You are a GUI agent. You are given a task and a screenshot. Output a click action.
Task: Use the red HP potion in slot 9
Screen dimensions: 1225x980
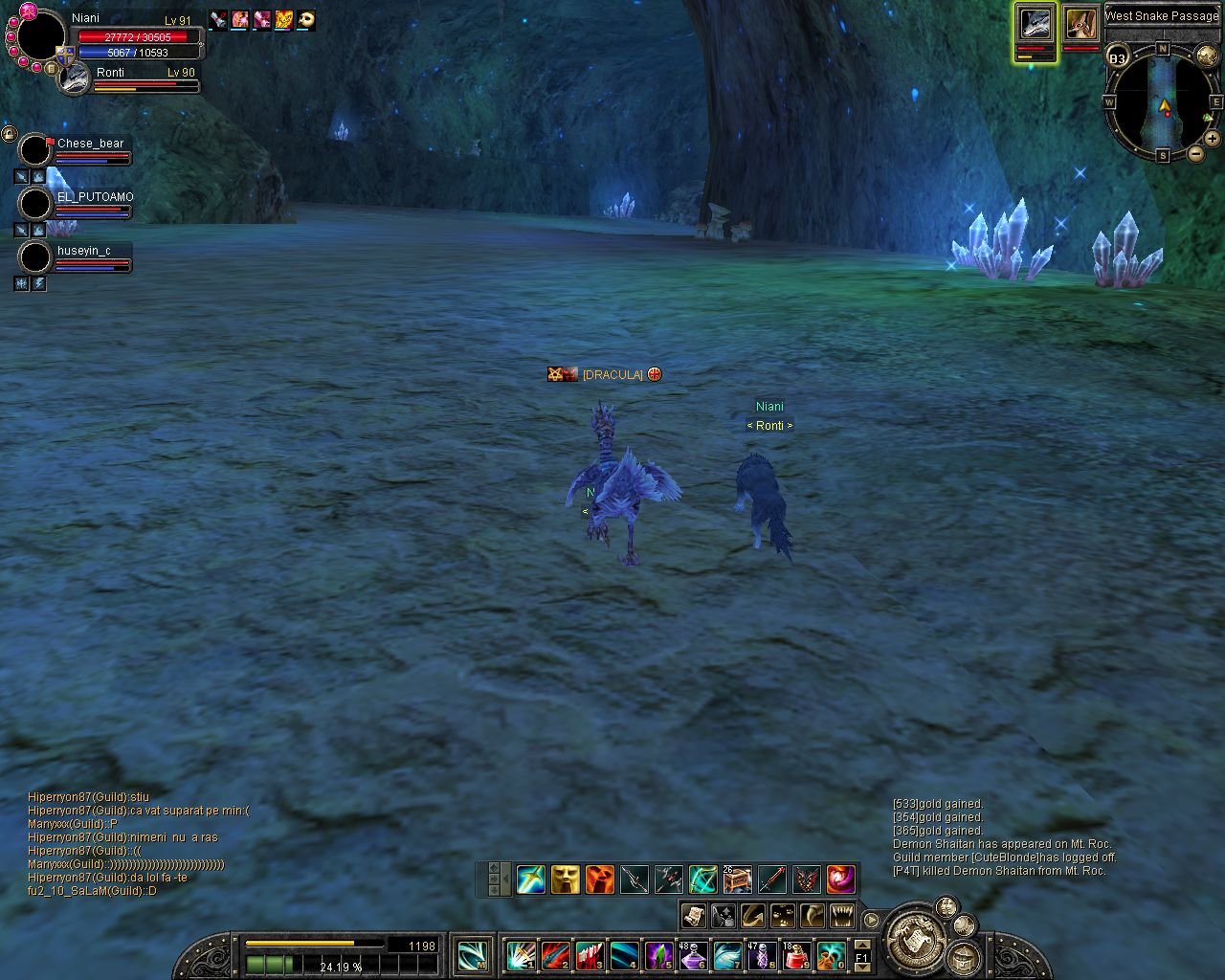pyautogui.click(x=795, y=956)
